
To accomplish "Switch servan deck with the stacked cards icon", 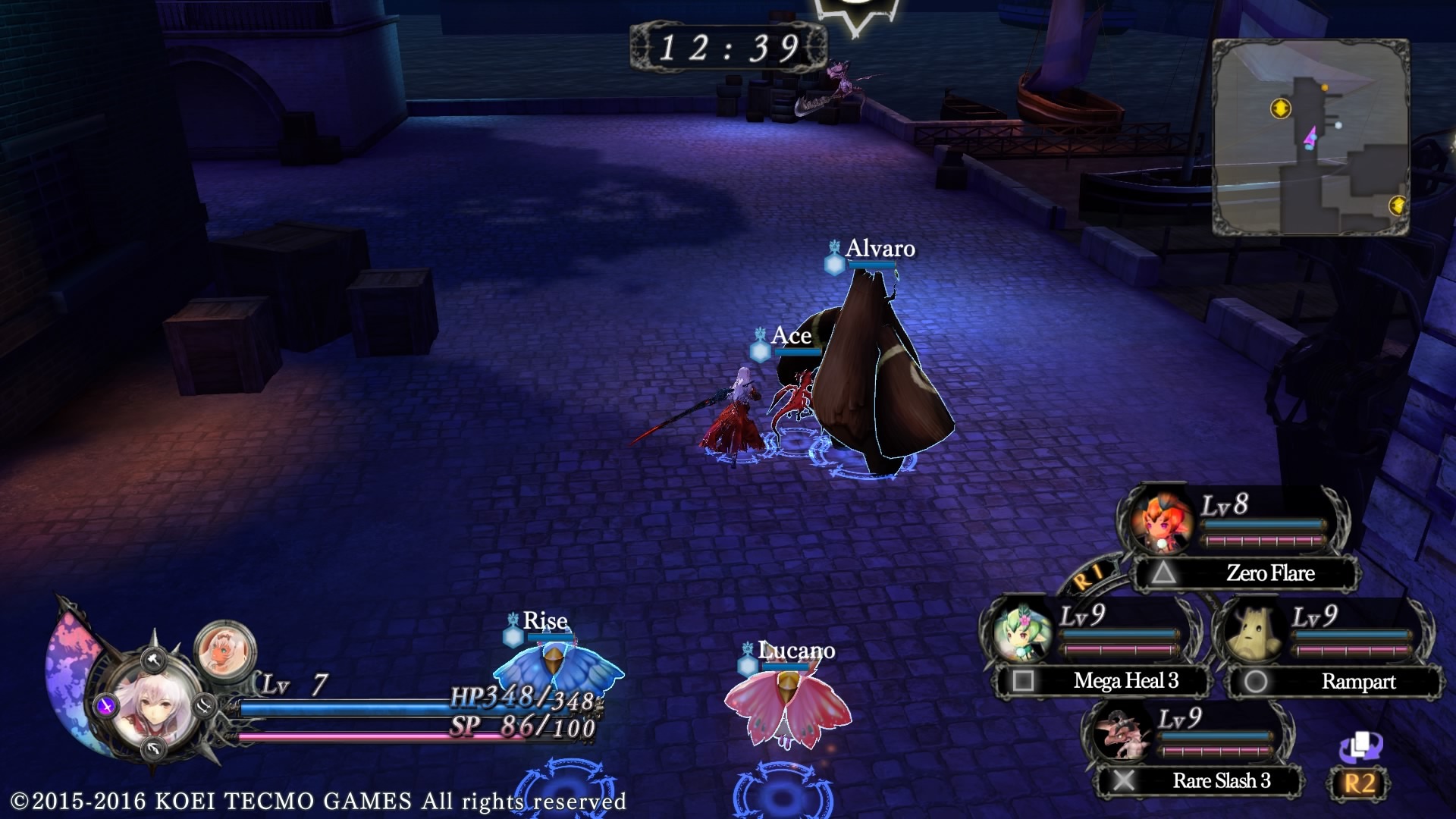I will 1360,747.
